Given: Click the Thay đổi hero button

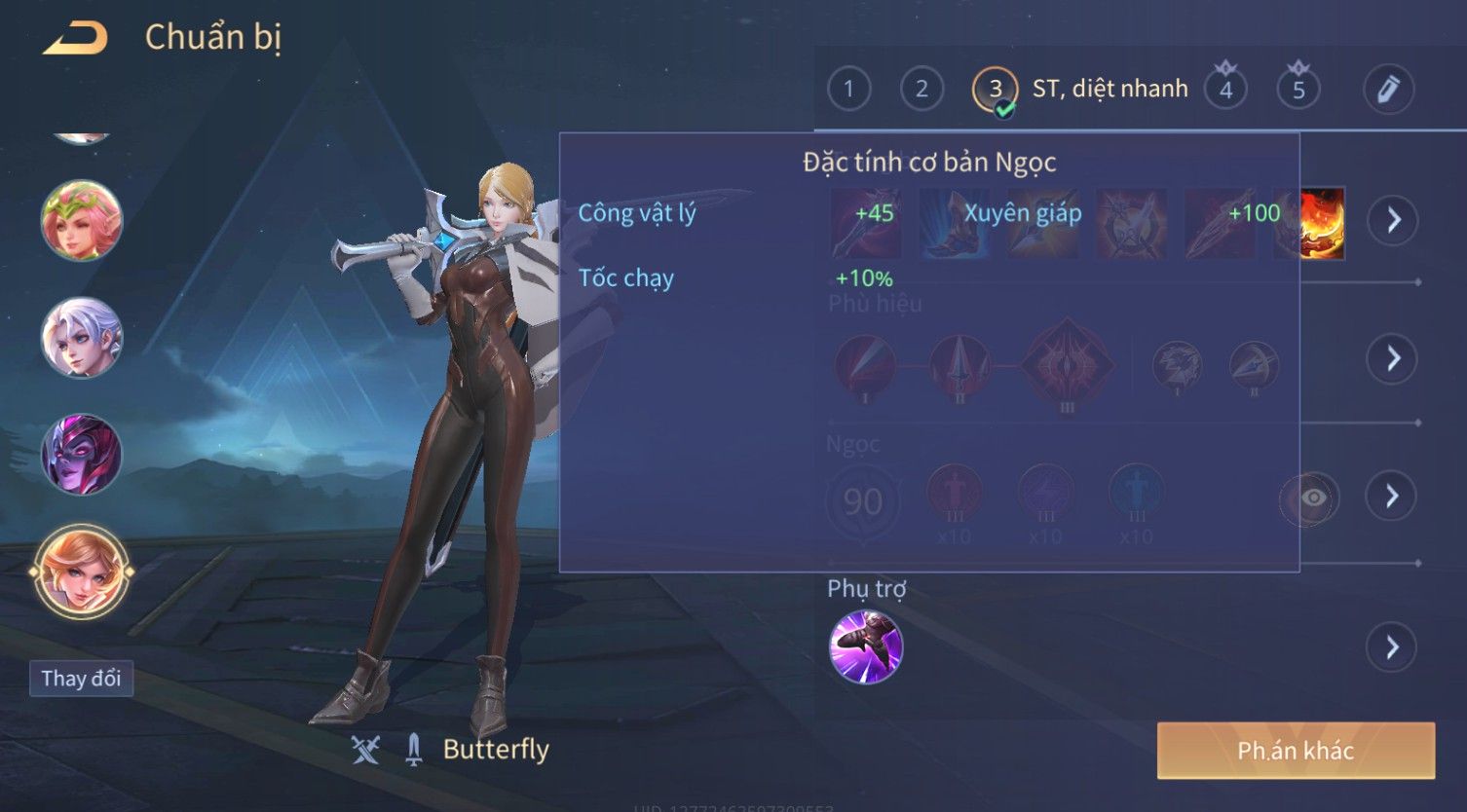Looking at the screenshot, I should 81,679.
